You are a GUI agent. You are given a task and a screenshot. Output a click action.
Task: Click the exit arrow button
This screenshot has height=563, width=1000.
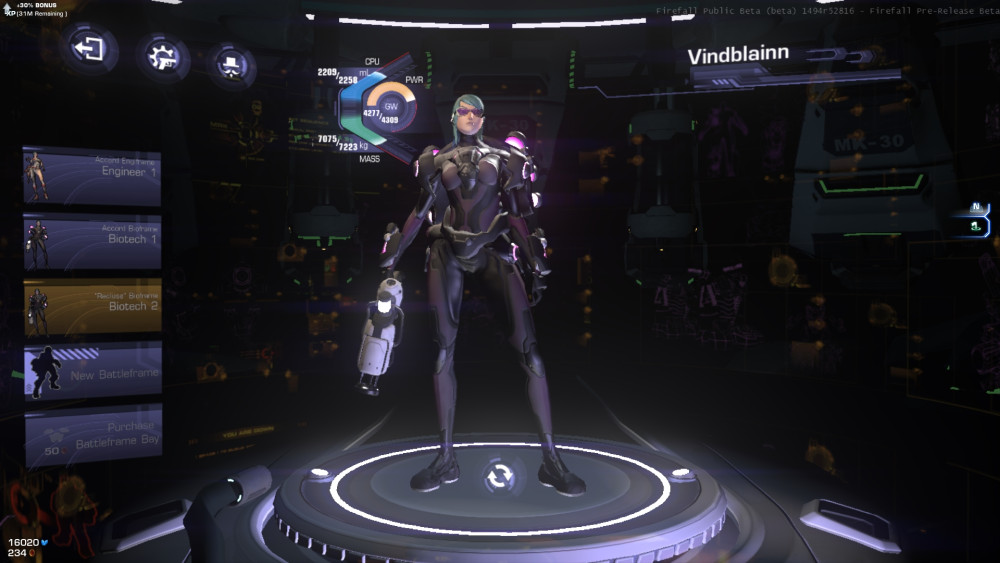click(x=91, y=48)
